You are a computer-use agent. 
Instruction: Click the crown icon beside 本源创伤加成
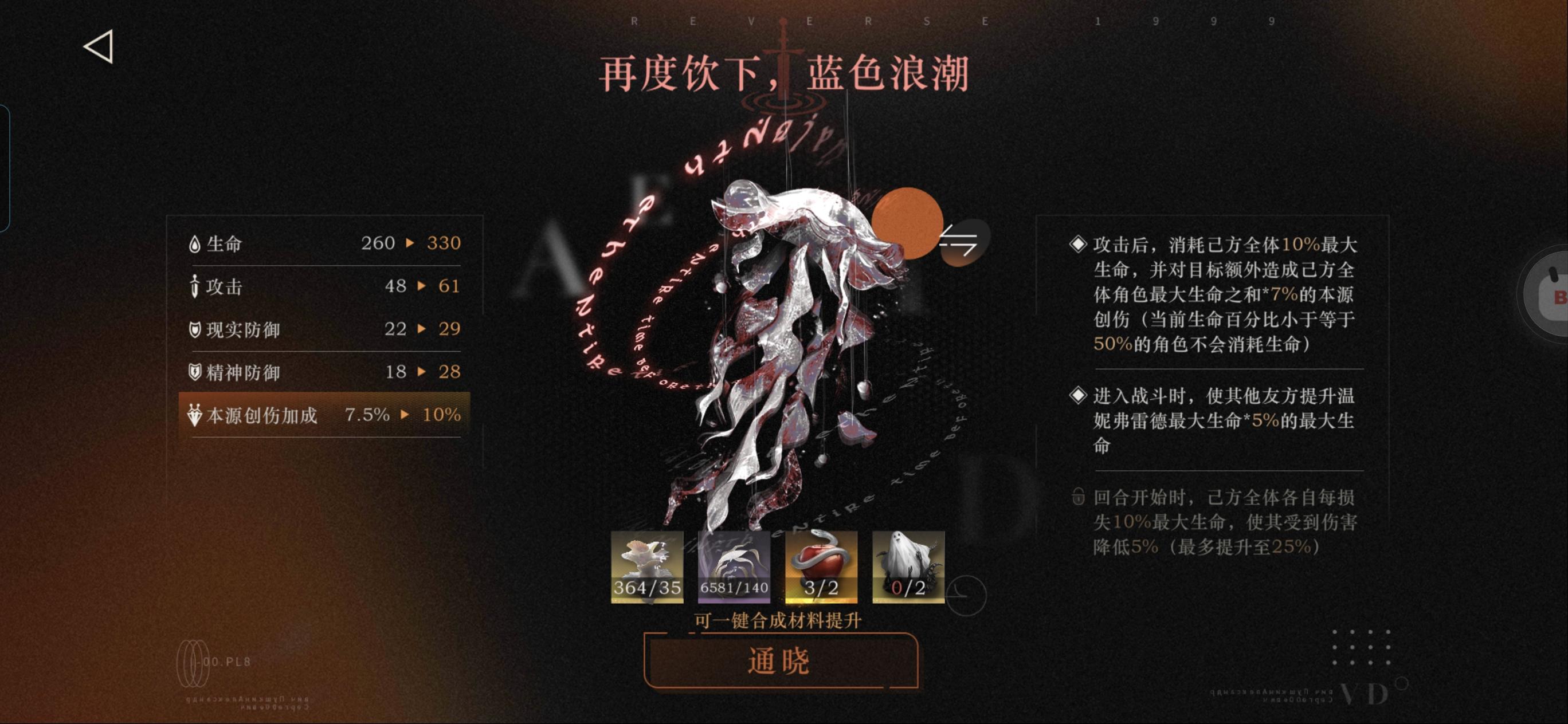[x=194, y=414]
